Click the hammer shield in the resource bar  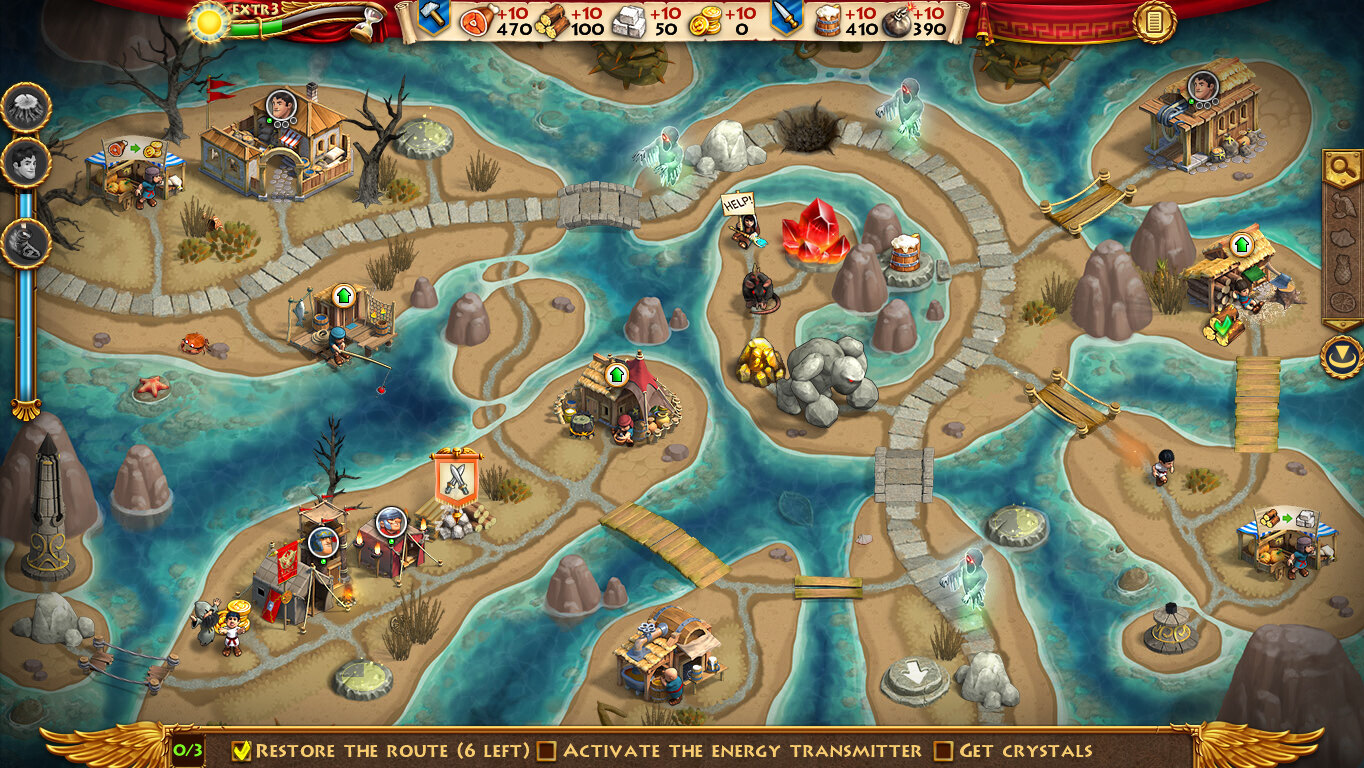tap(432, 18)
